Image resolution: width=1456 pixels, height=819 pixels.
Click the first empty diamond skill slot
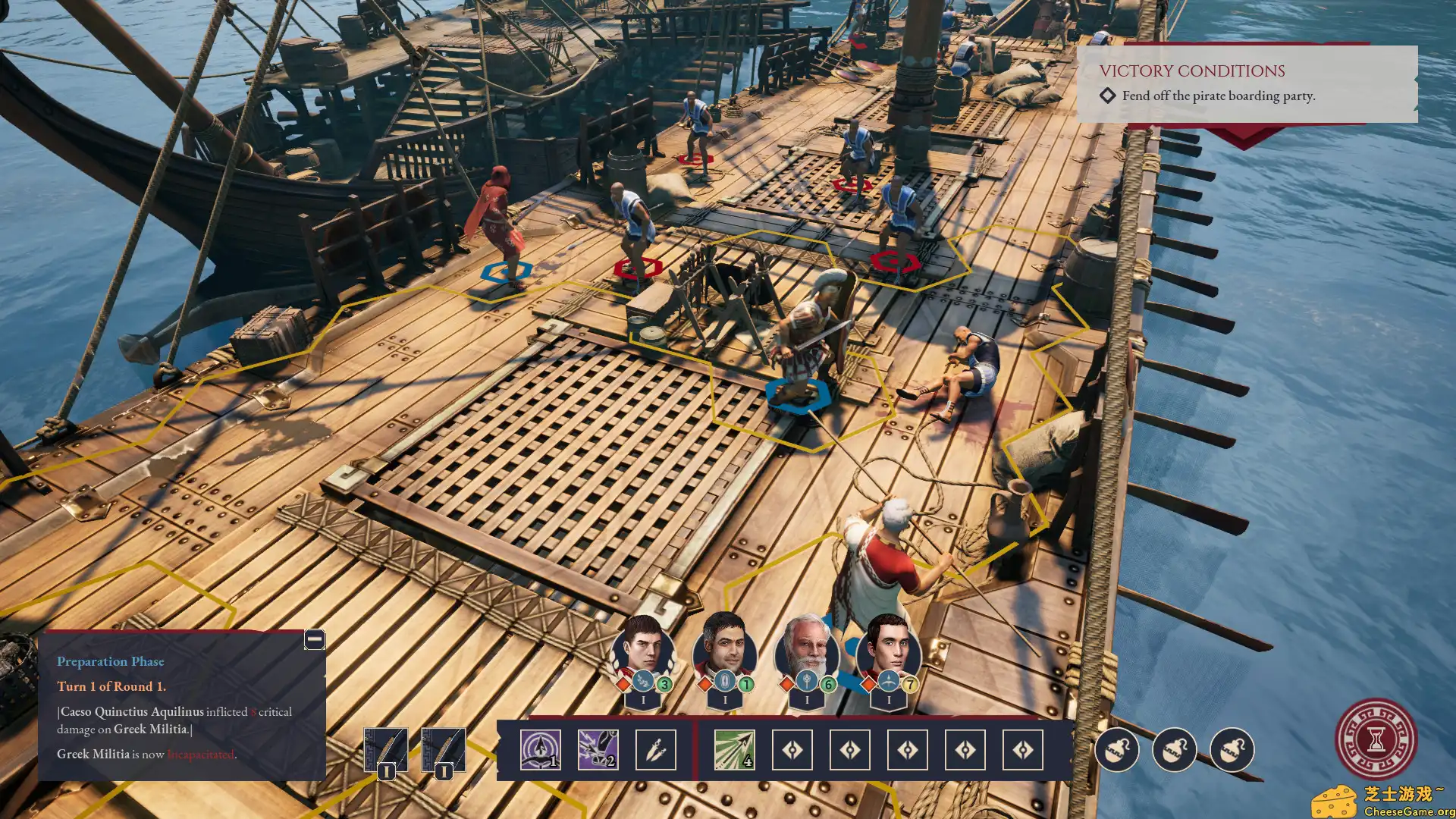click(792, 750)
